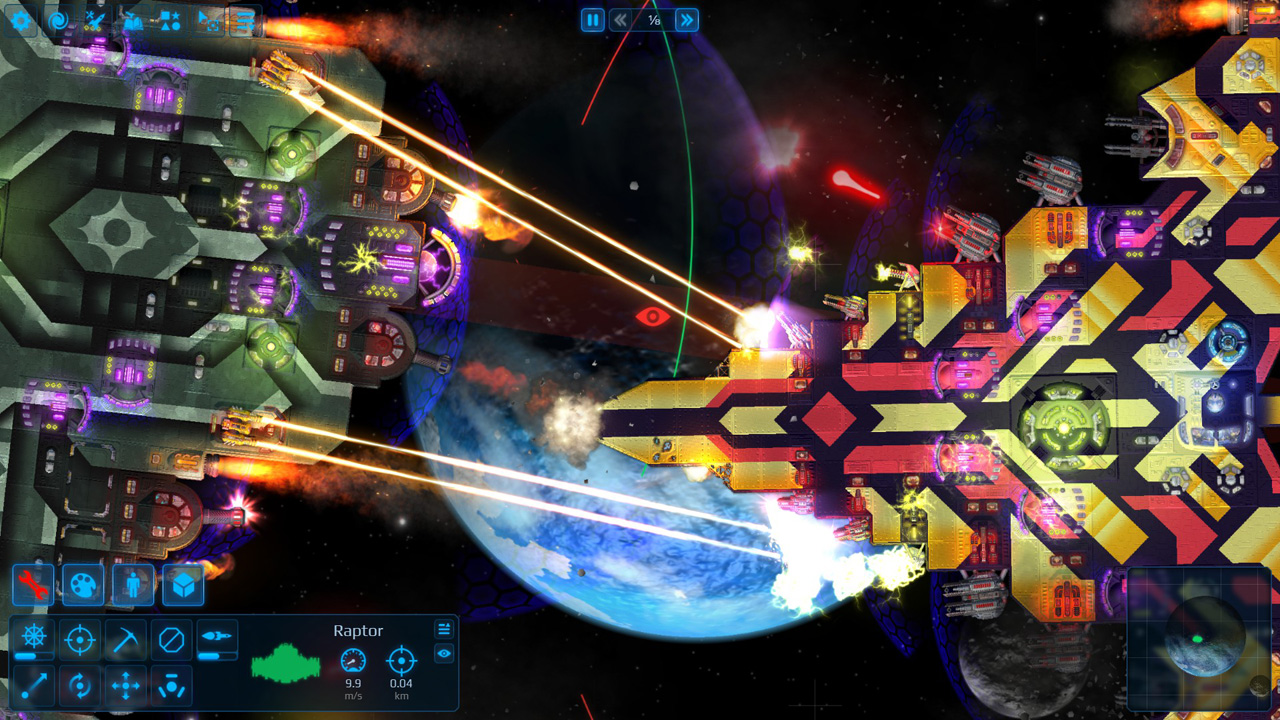
Task: Increase game speed with fast-forward arrows
Action: coord(686,20)
